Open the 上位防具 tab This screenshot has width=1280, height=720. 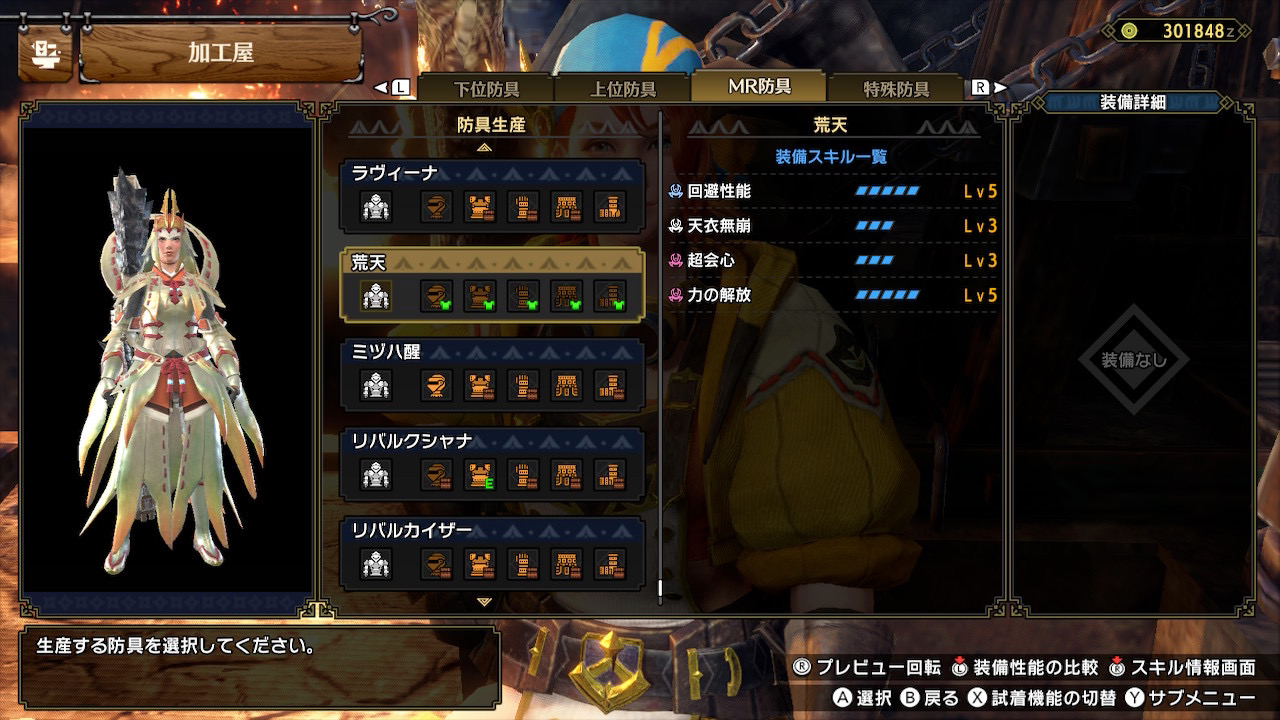click(x=623, y=89)
